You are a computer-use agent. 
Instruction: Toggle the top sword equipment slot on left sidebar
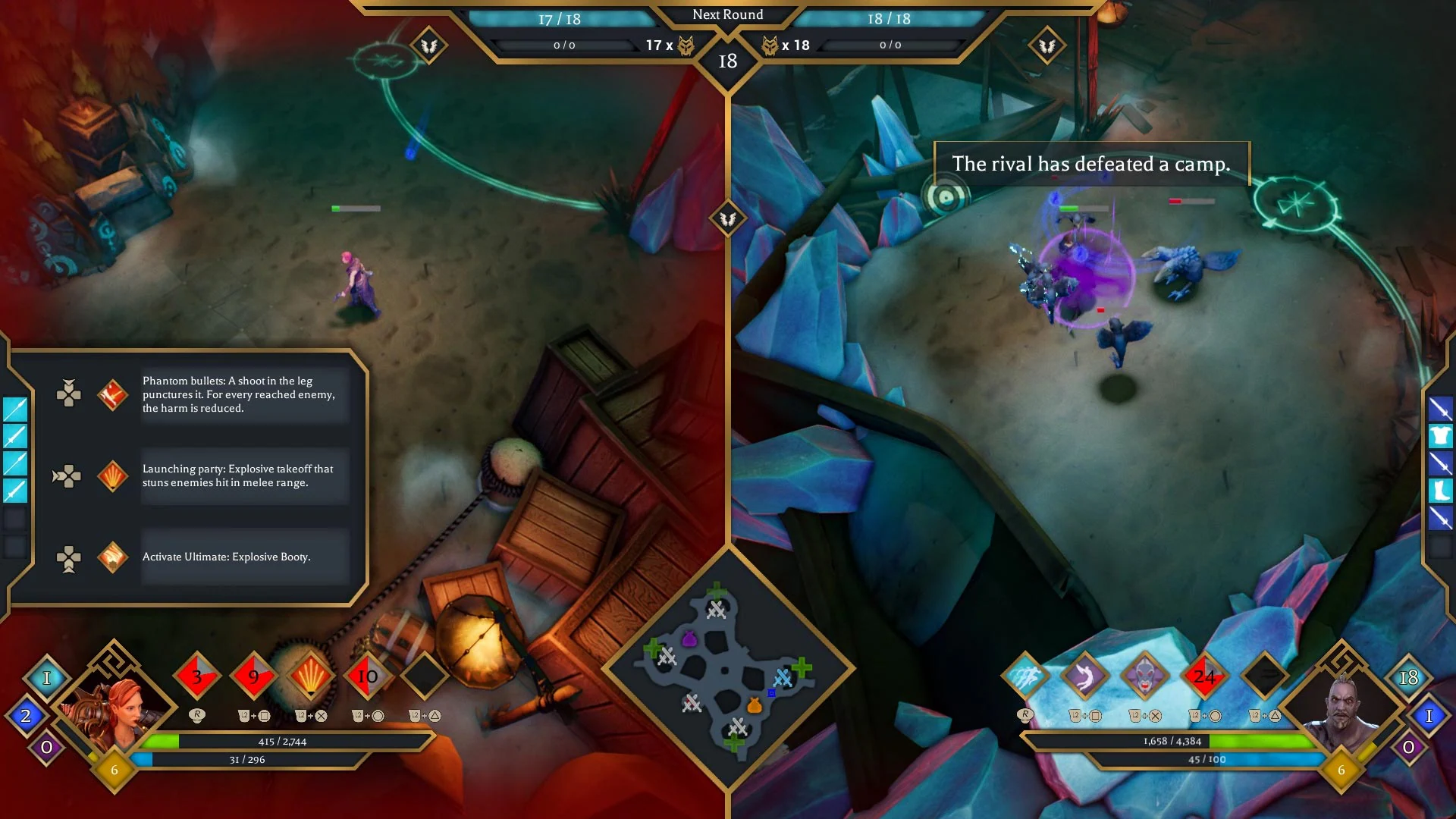coord(14,409)
